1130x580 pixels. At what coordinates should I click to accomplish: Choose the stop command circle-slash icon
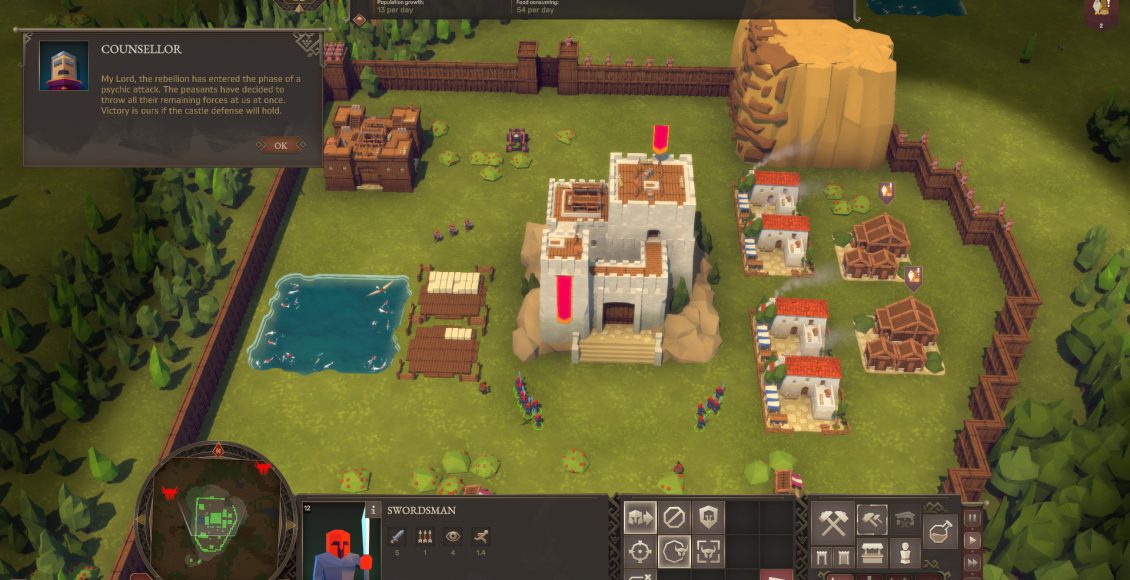click(x=674, y=517)
